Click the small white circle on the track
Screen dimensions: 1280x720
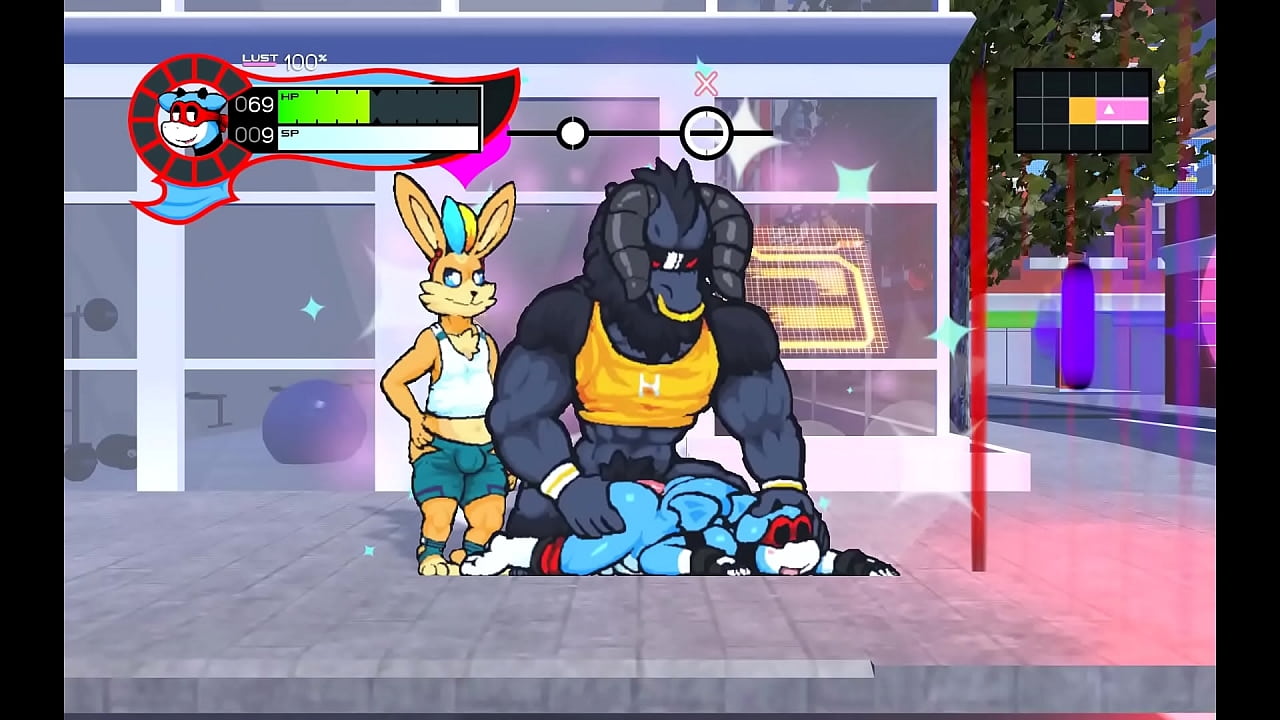(572, 133)
